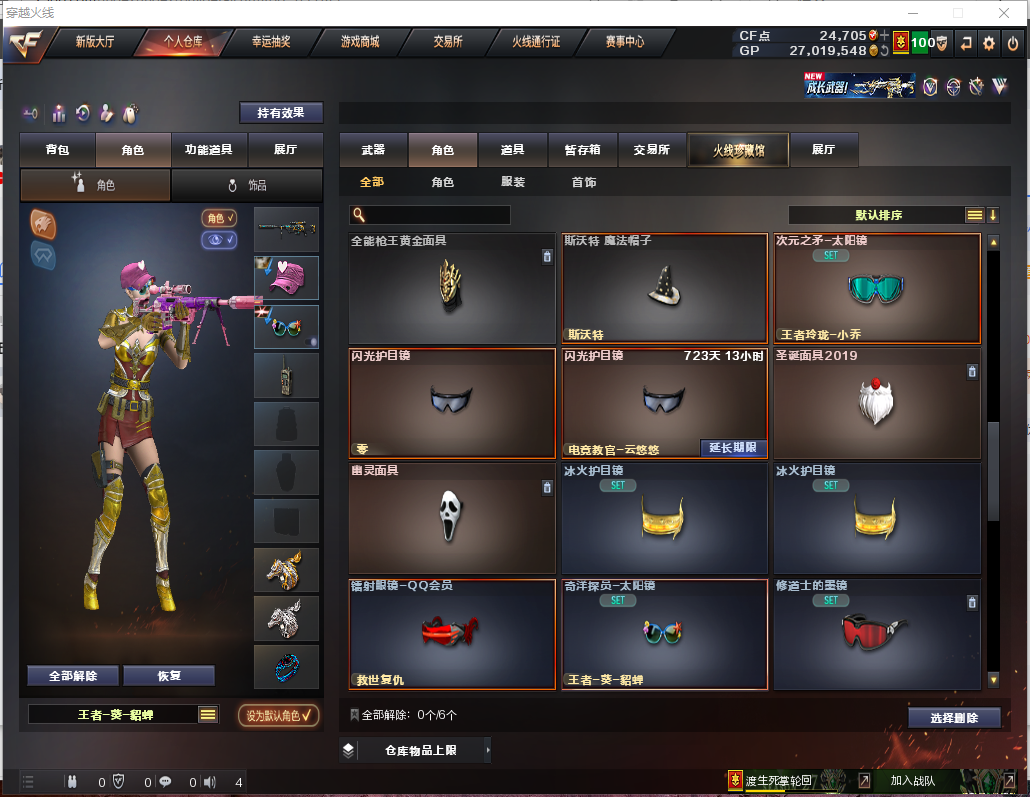Open the 火线珍藏馆 collection tab
The height and width of the screenshot is (797, 1030).
pyautogui.click(x=738, y=150)
